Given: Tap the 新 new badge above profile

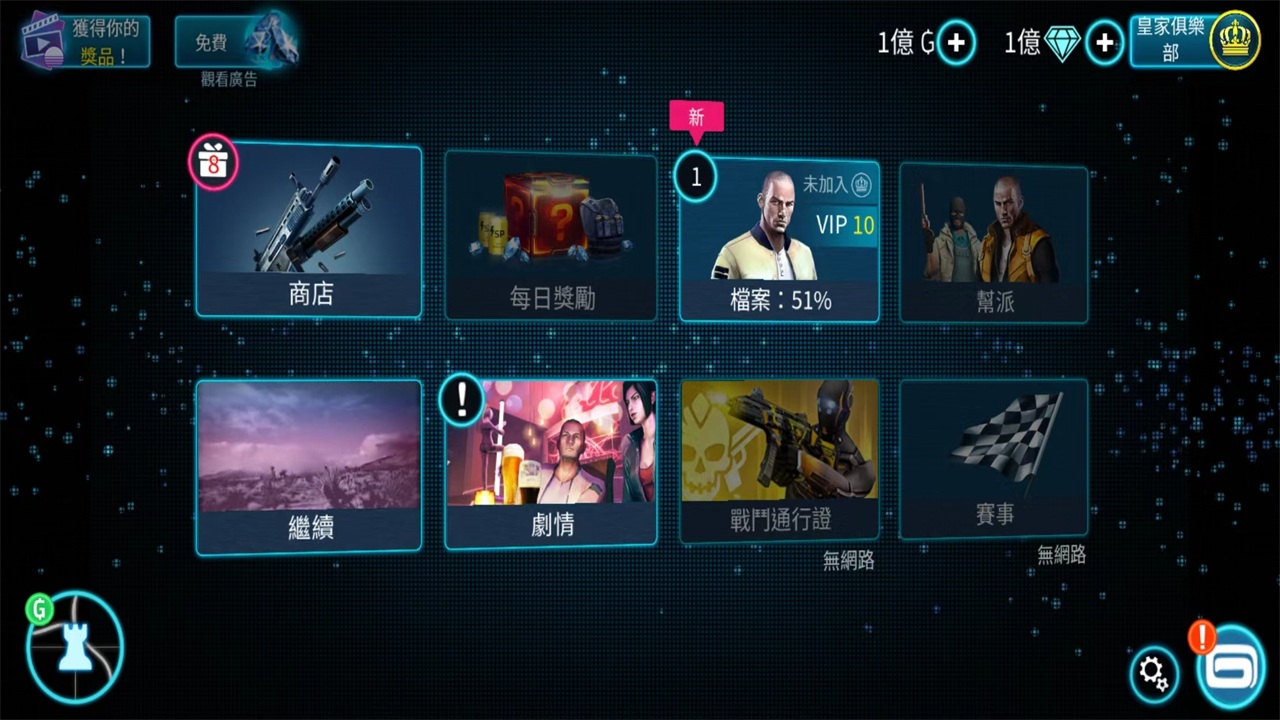Looking at the screenshot, I should (697, 118).
